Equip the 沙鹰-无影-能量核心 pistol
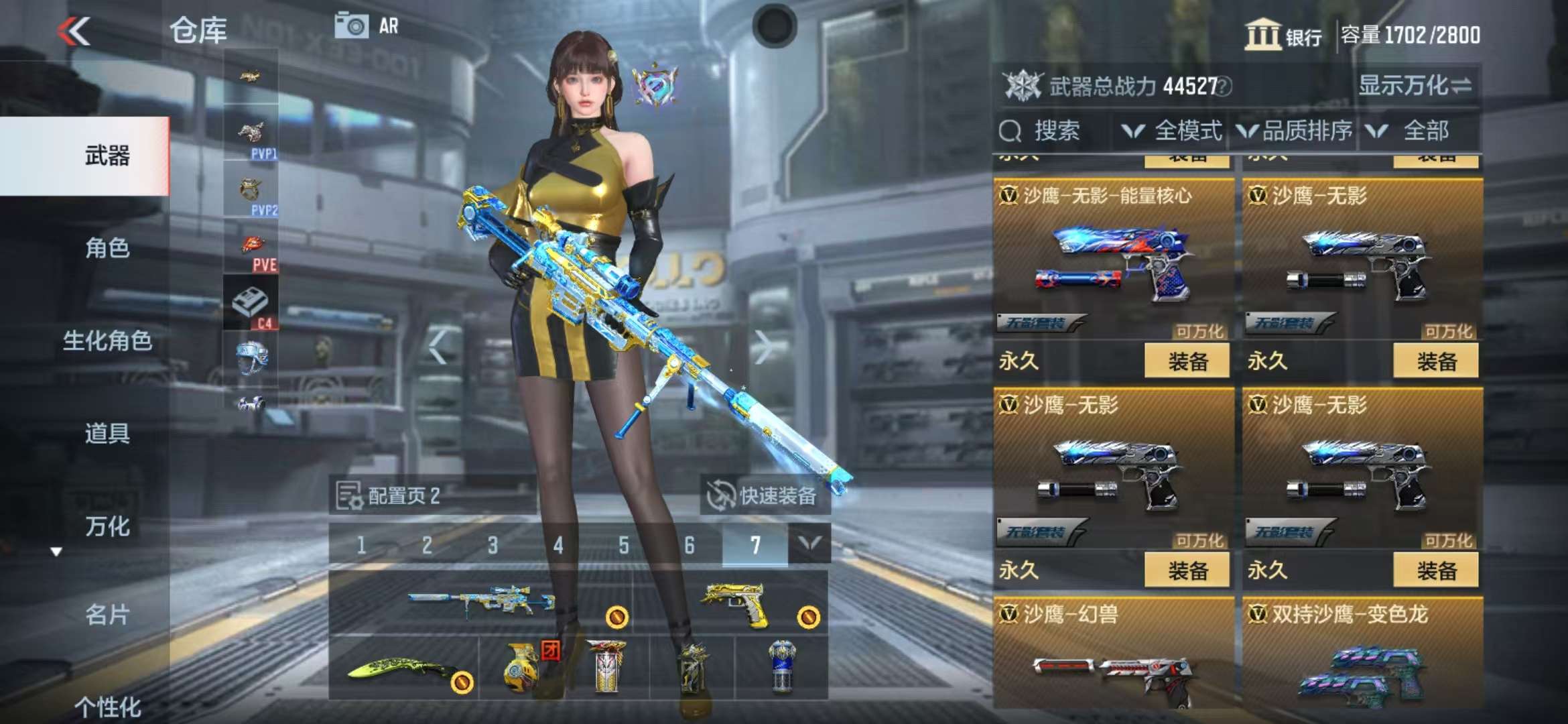Screen dimensions: 1568x724 pos(1186,362)
